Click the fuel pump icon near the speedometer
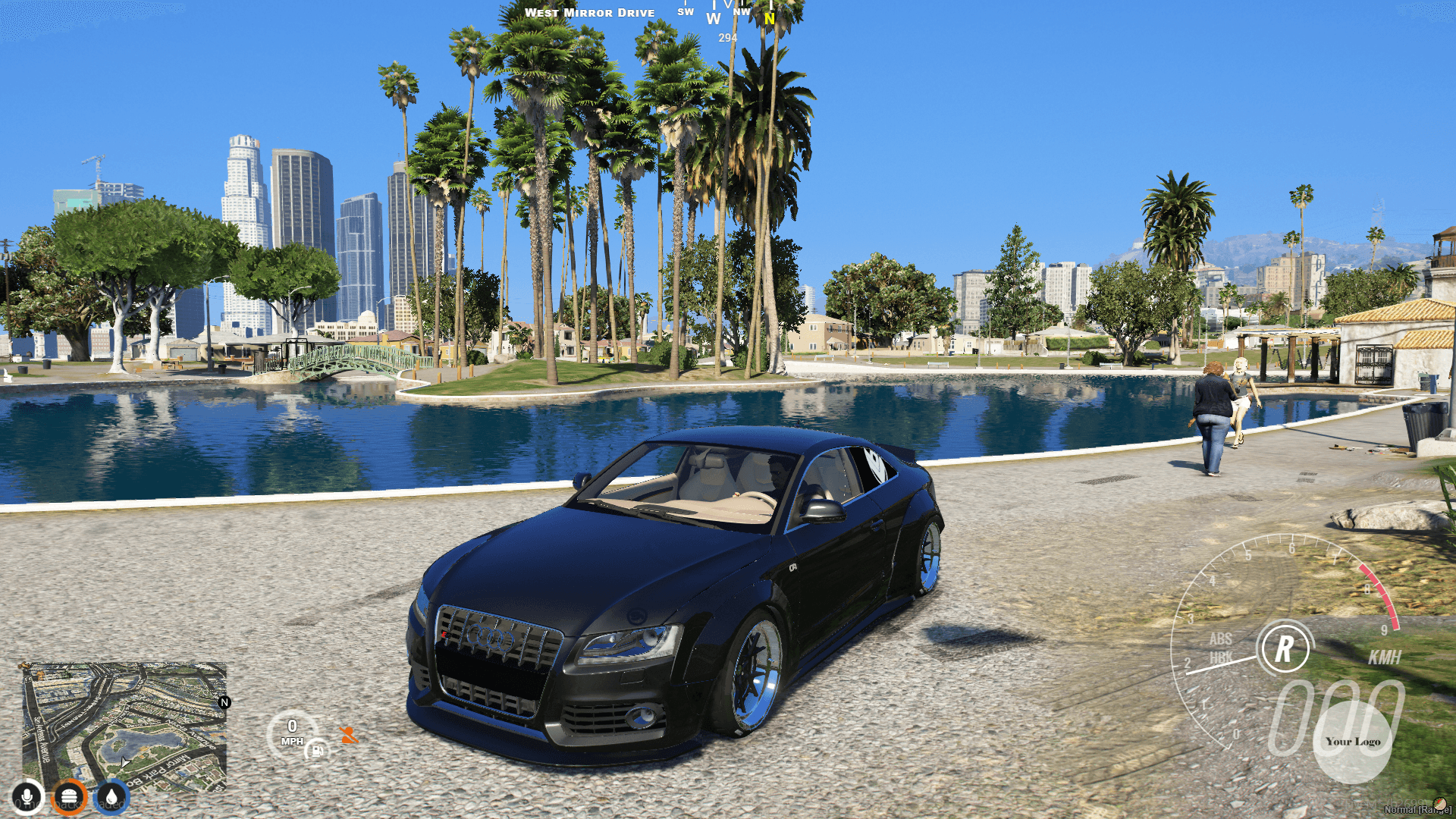The image size is (1456, 819). [x=317, y=752]
